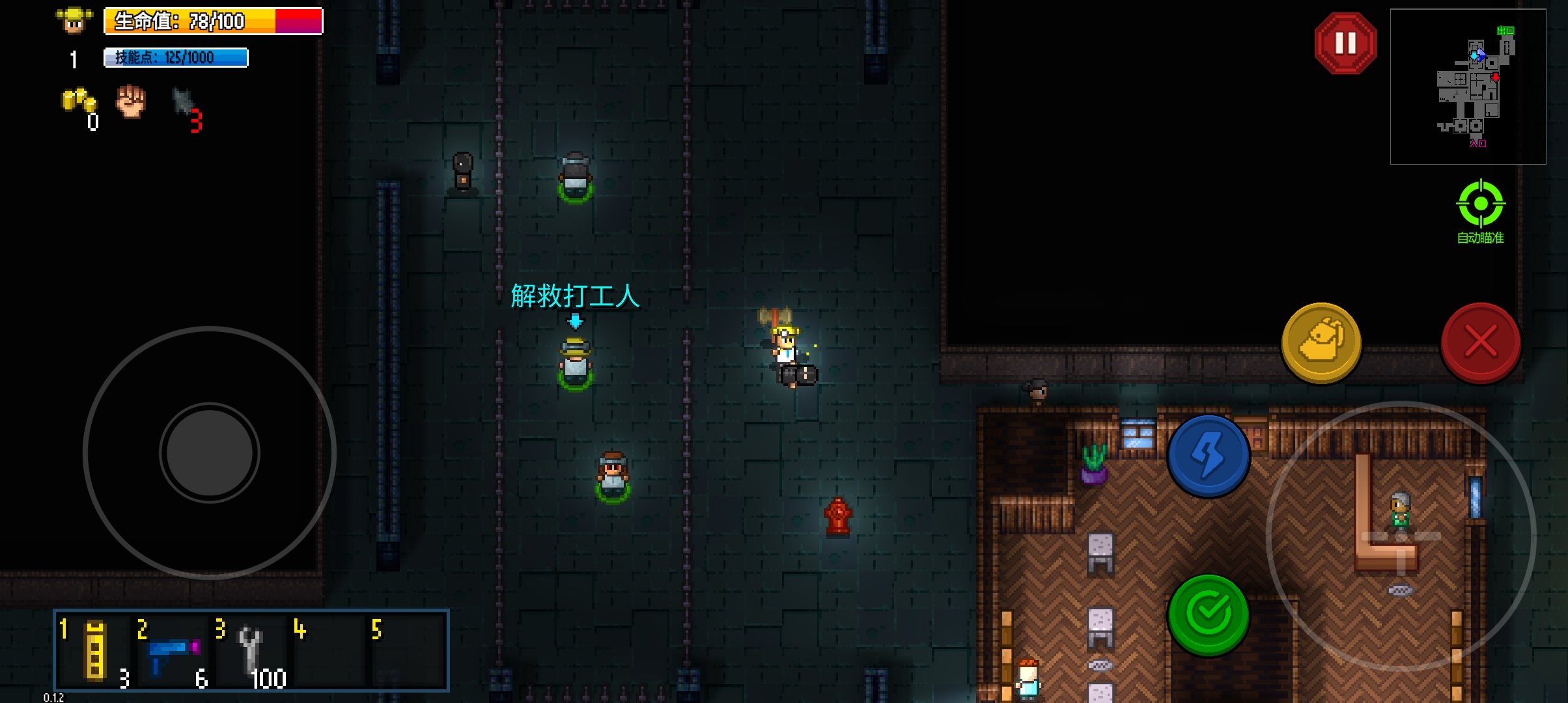Tap the gold coins icon

click(79, 102)
